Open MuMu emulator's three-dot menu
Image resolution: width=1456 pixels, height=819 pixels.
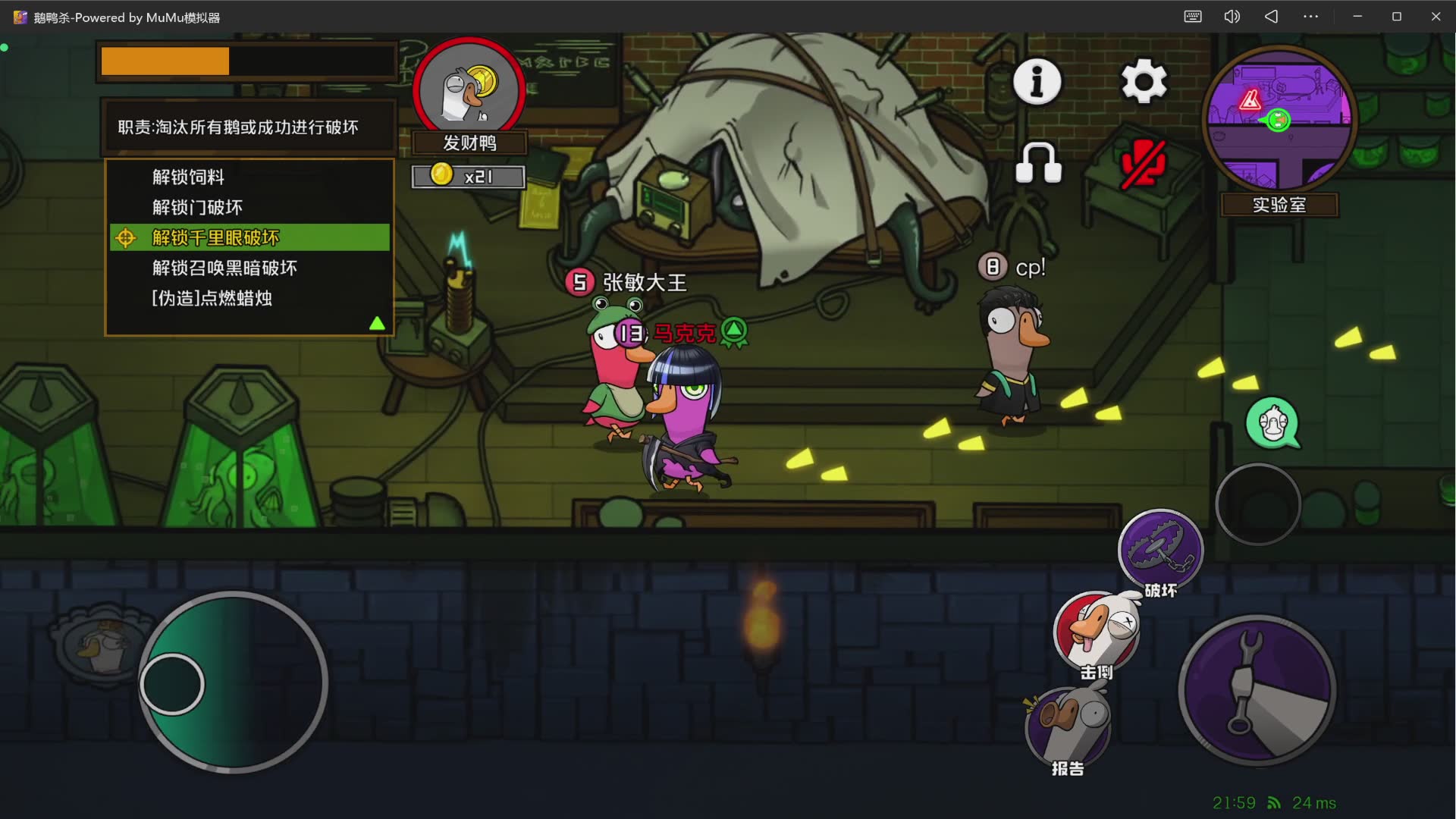pos(1310,17)
